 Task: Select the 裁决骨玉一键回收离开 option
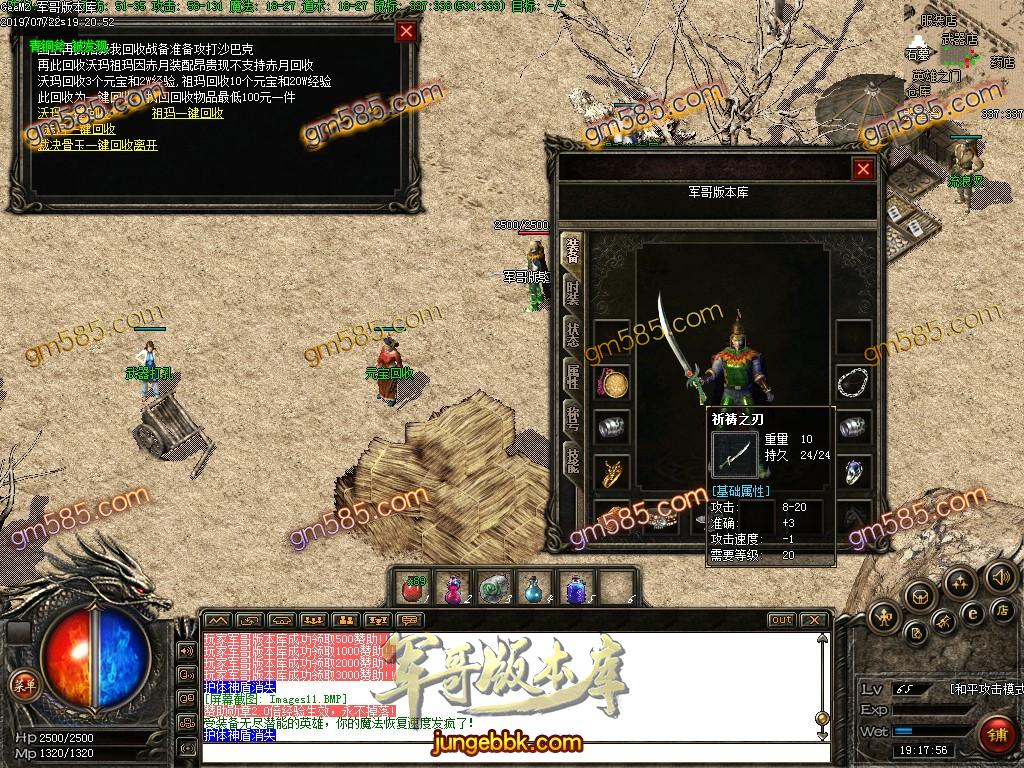coord(97,145)
